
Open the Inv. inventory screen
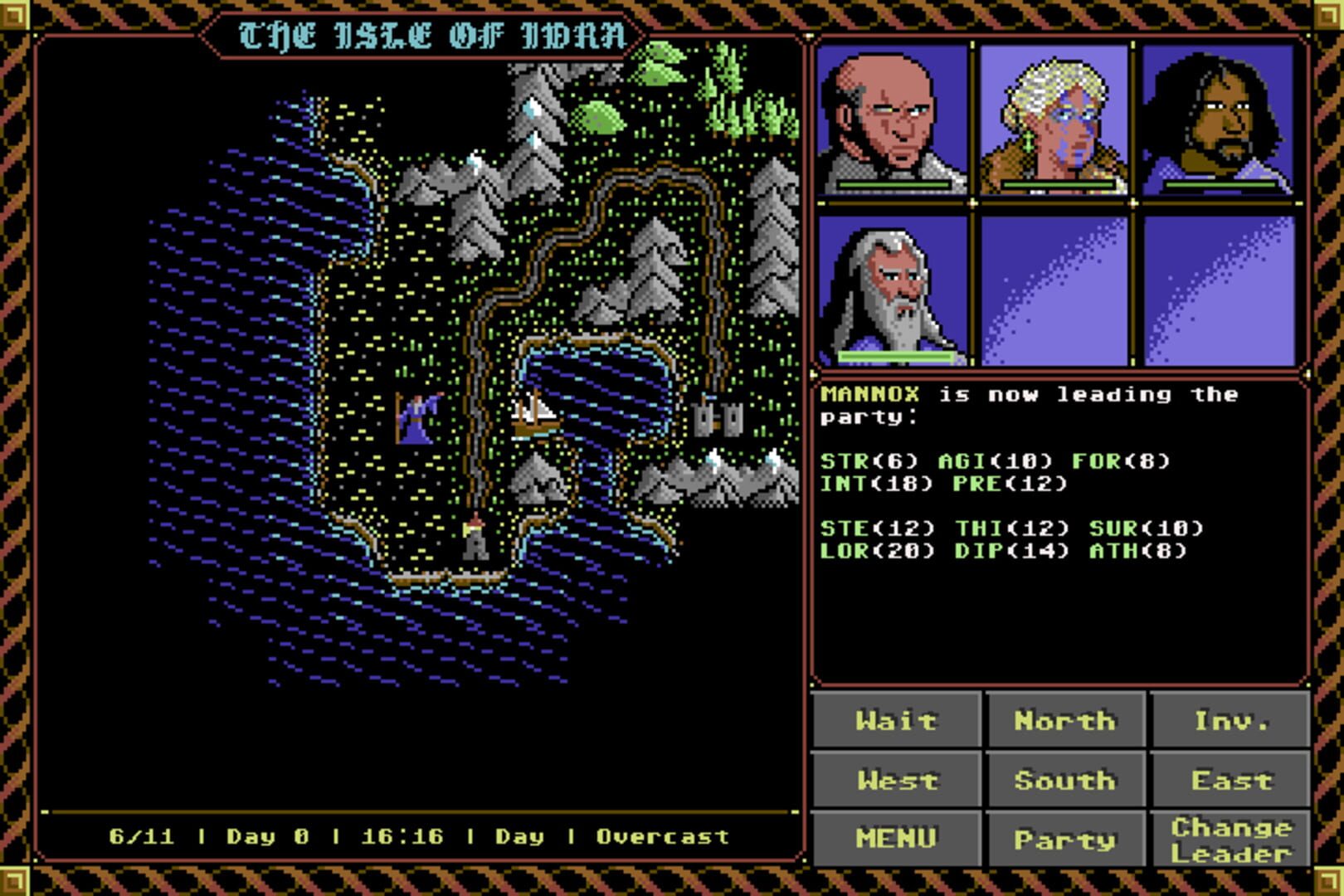coord(1232,721)
